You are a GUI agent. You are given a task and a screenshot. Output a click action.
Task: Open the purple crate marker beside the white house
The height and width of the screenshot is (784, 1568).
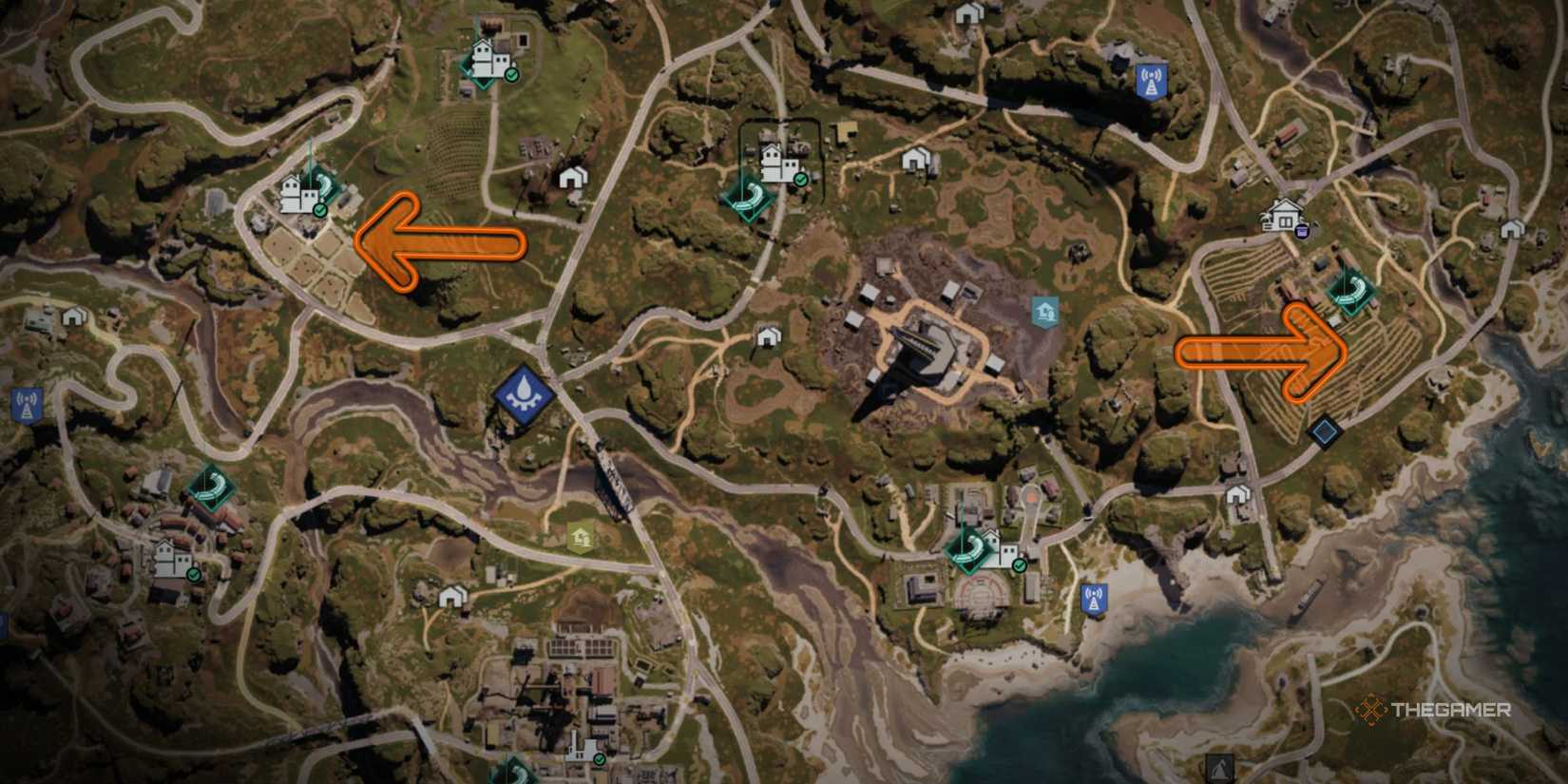pos(1302,230)
